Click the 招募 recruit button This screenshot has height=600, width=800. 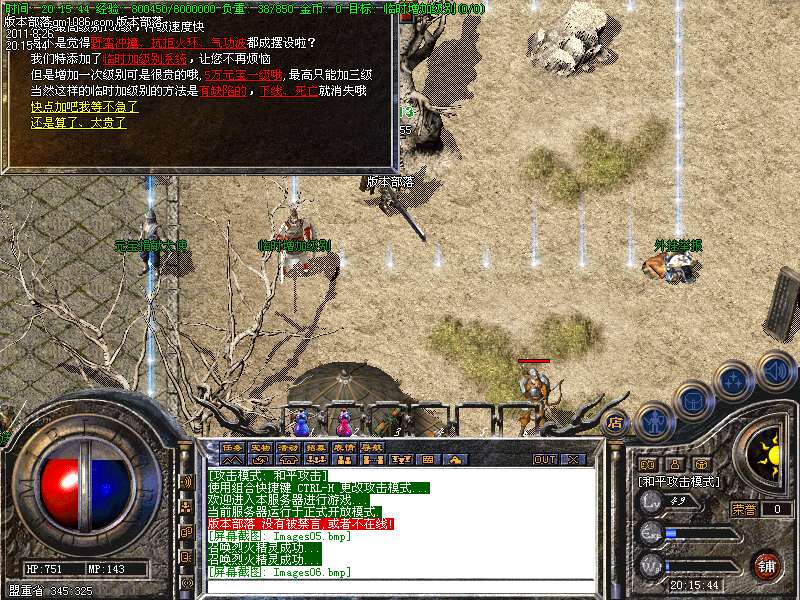[x=316, y=447]
